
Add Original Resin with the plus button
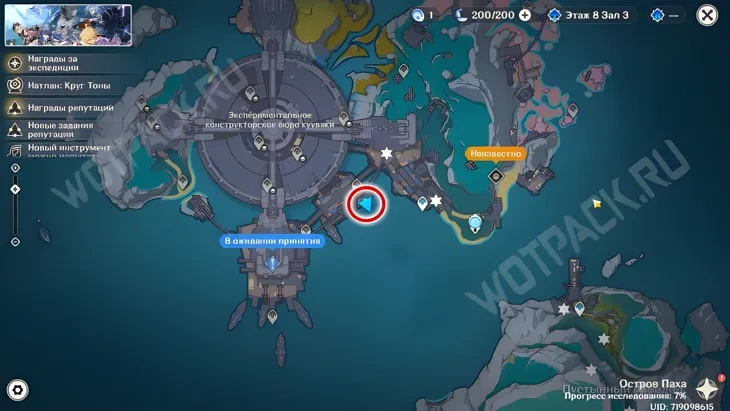pos(525,15)
